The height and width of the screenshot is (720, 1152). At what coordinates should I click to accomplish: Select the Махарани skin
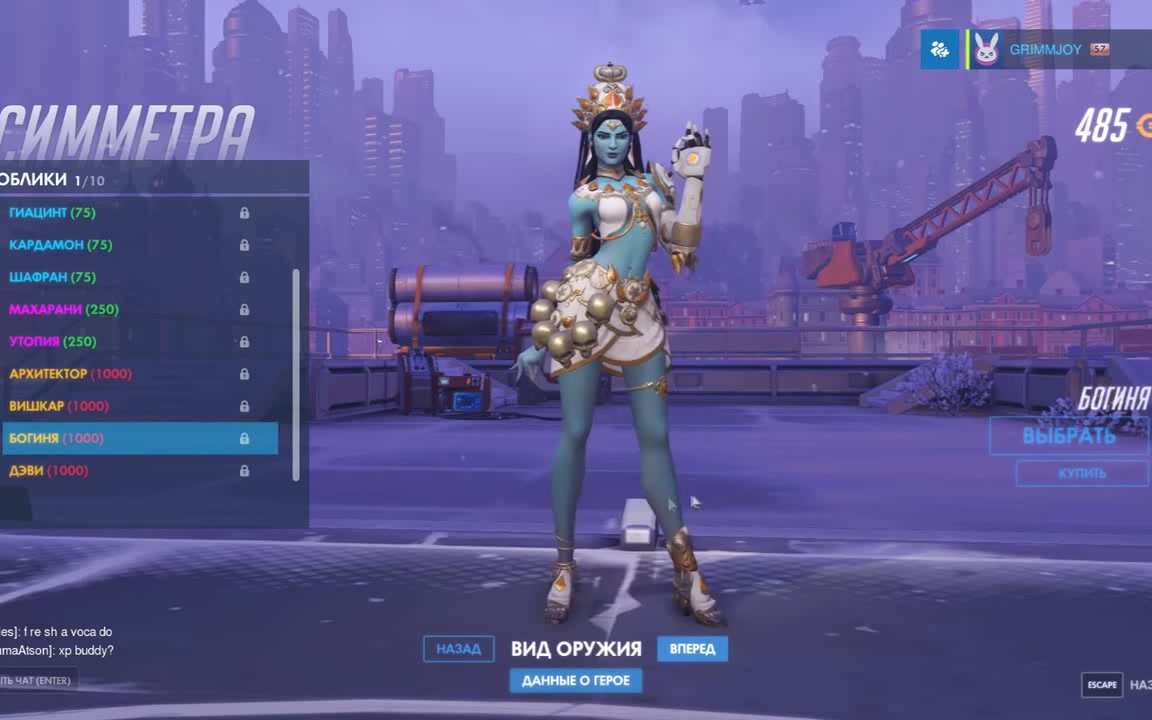(64, 310)
